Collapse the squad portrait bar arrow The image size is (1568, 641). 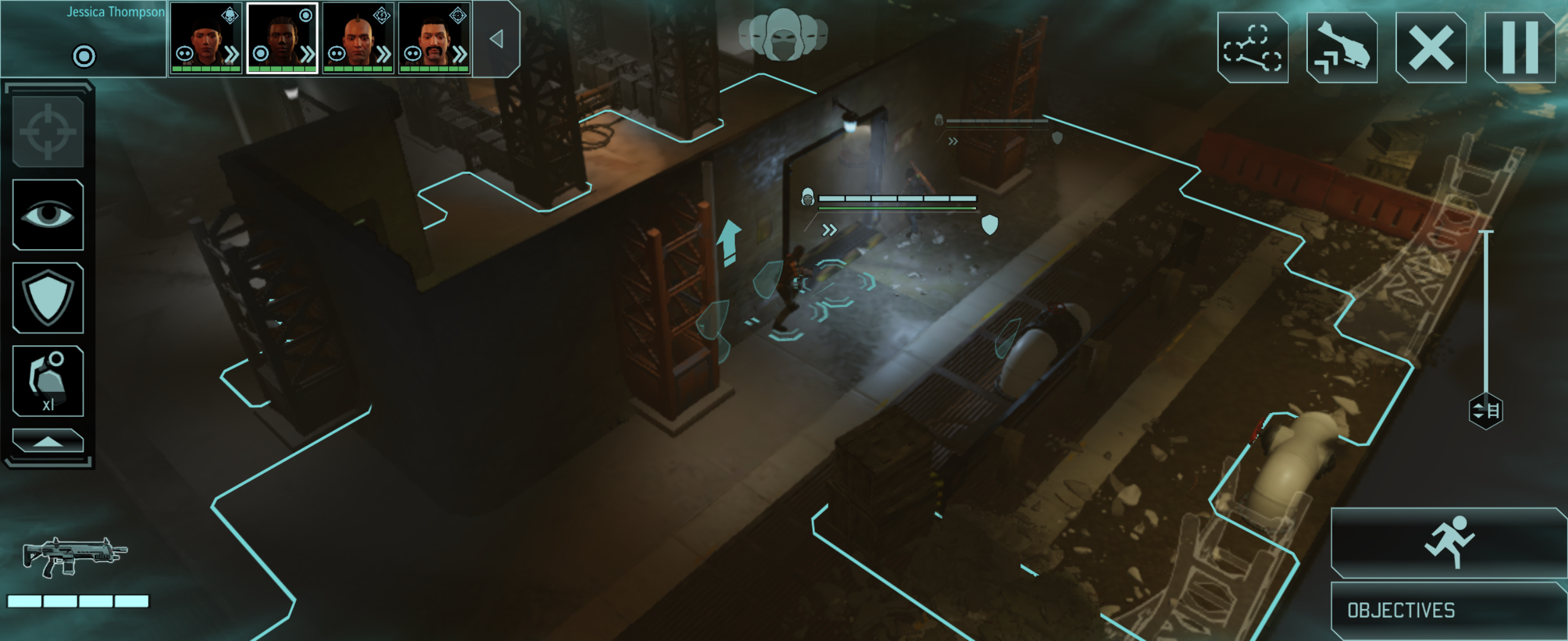pyautogui.click(x=497, y=39)
